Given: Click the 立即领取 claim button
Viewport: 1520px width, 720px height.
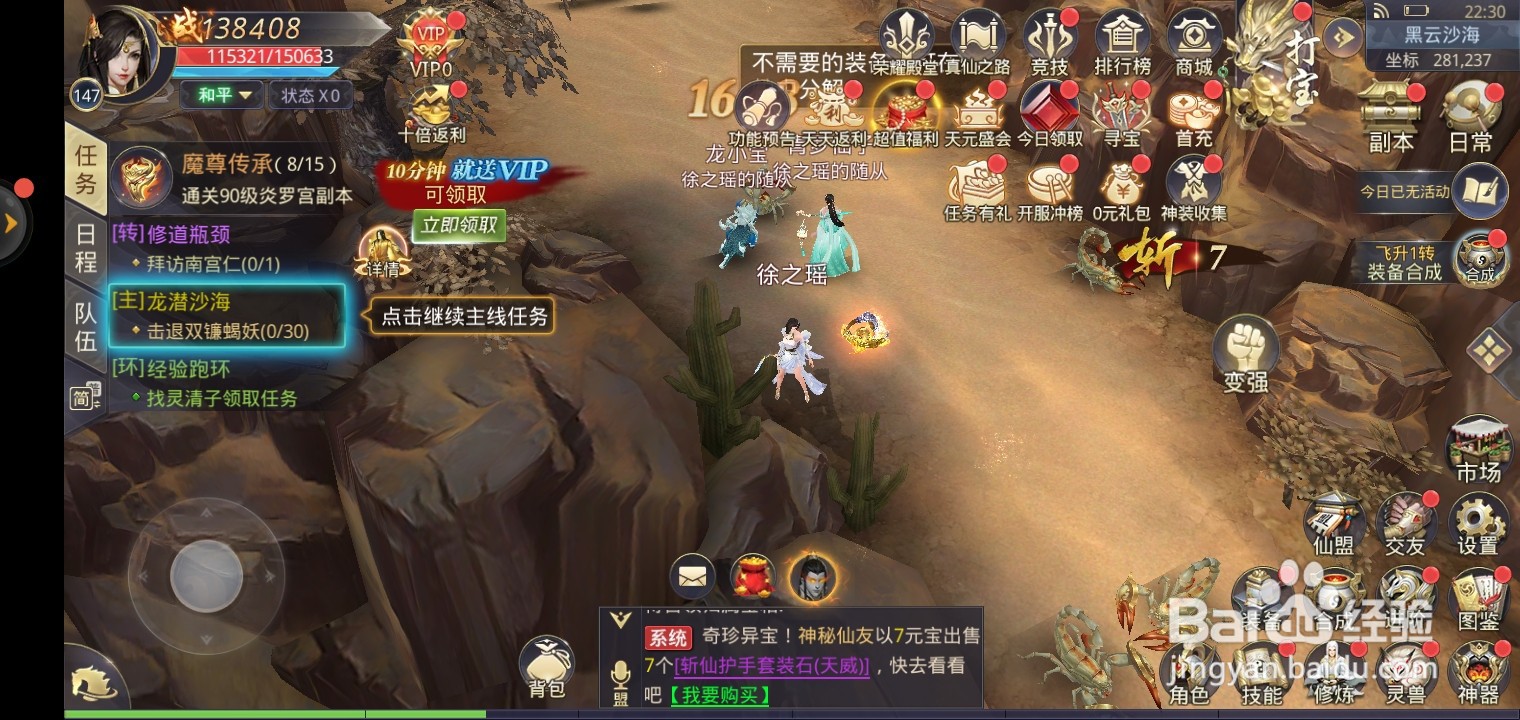Looking at the screenshot, I should point(460,225).
